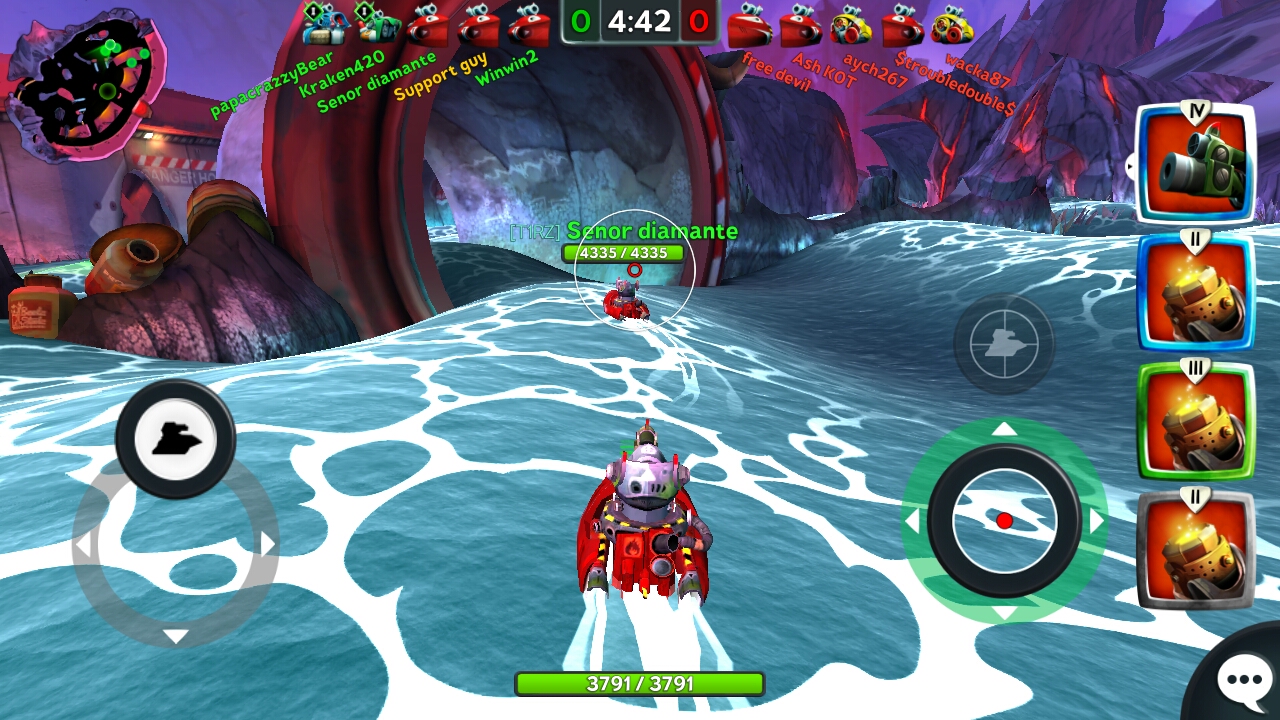
Task: Tap the target lock crosshair button
Action: click(x=1003, y=344)
